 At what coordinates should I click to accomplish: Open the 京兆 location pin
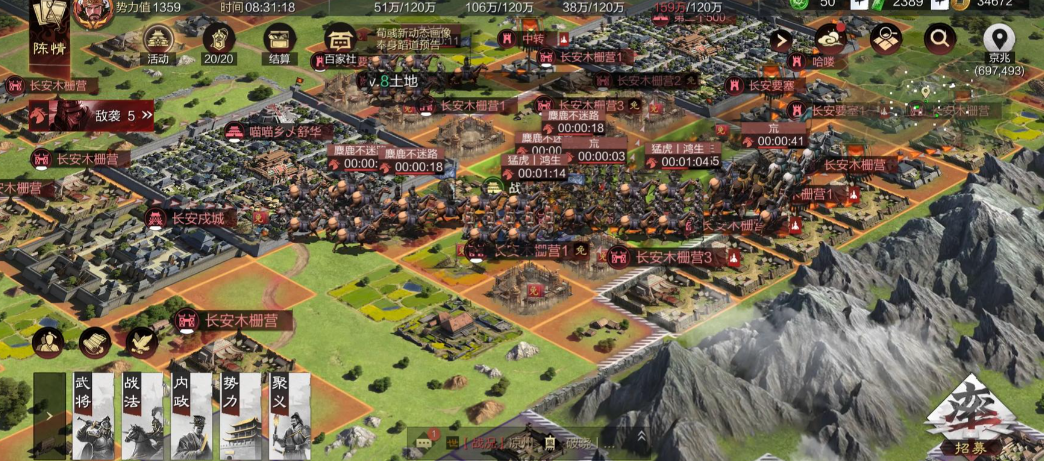[x=999, y=41]
